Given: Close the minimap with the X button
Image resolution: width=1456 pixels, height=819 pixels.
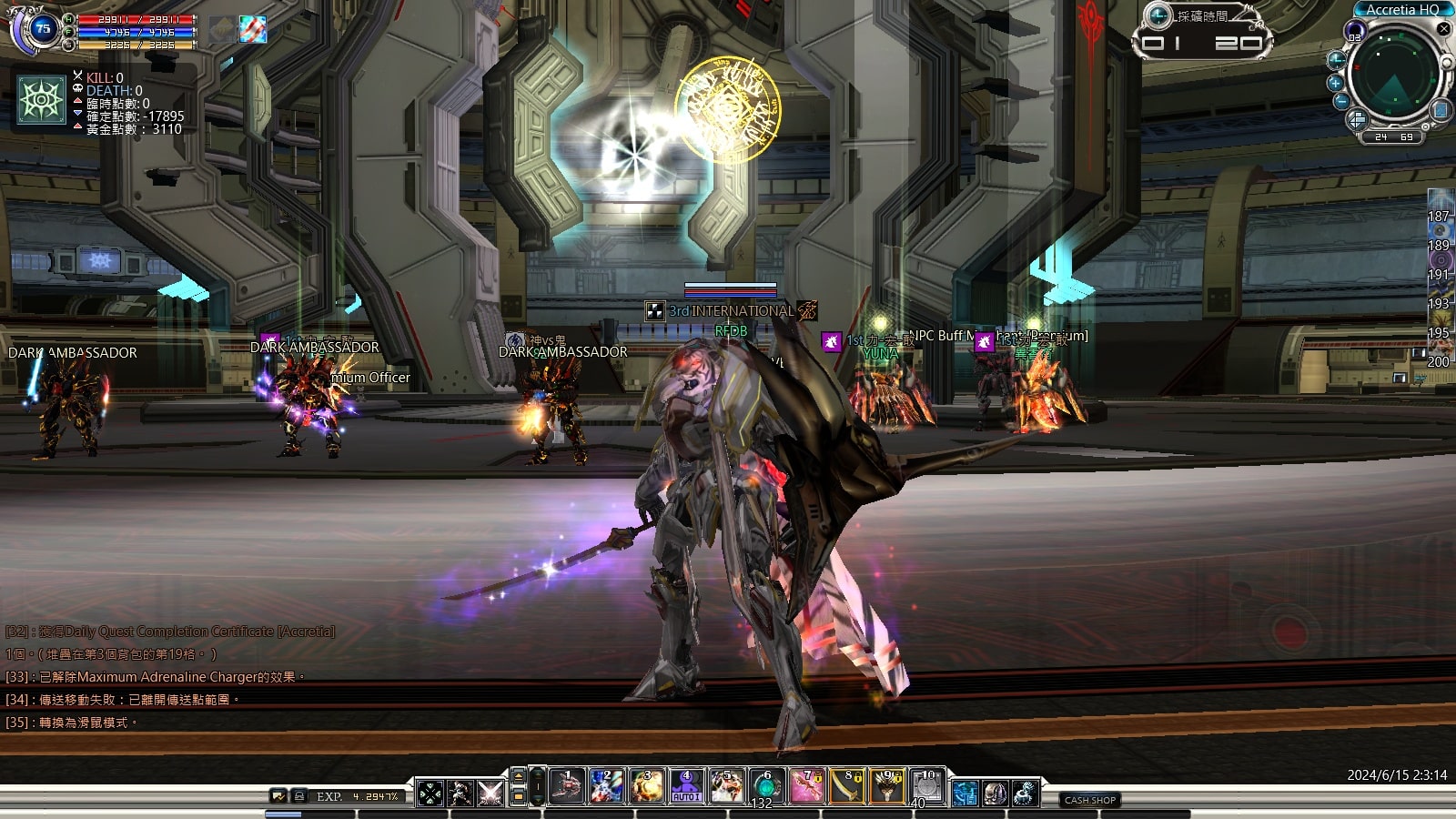Looking at the screenshot, I should [x=1443, y=29].
